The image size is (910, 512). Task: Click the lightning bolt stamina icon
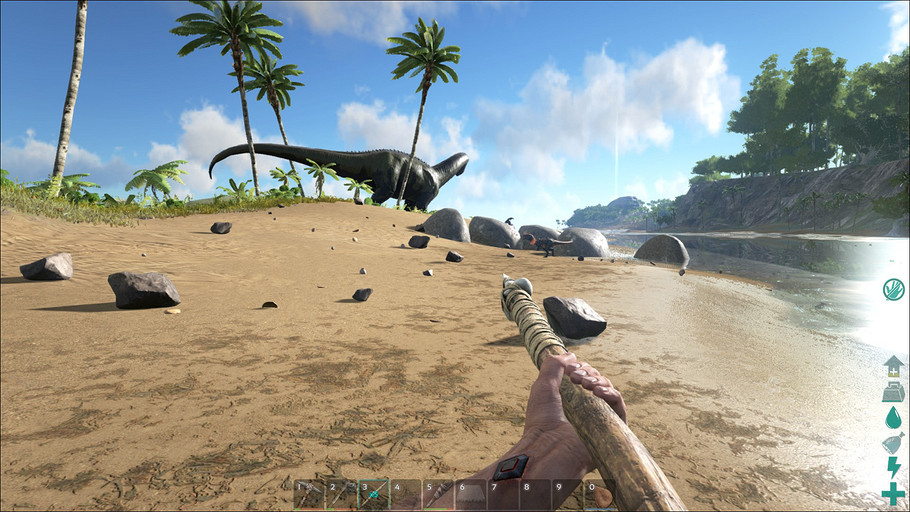click(893, 468)
